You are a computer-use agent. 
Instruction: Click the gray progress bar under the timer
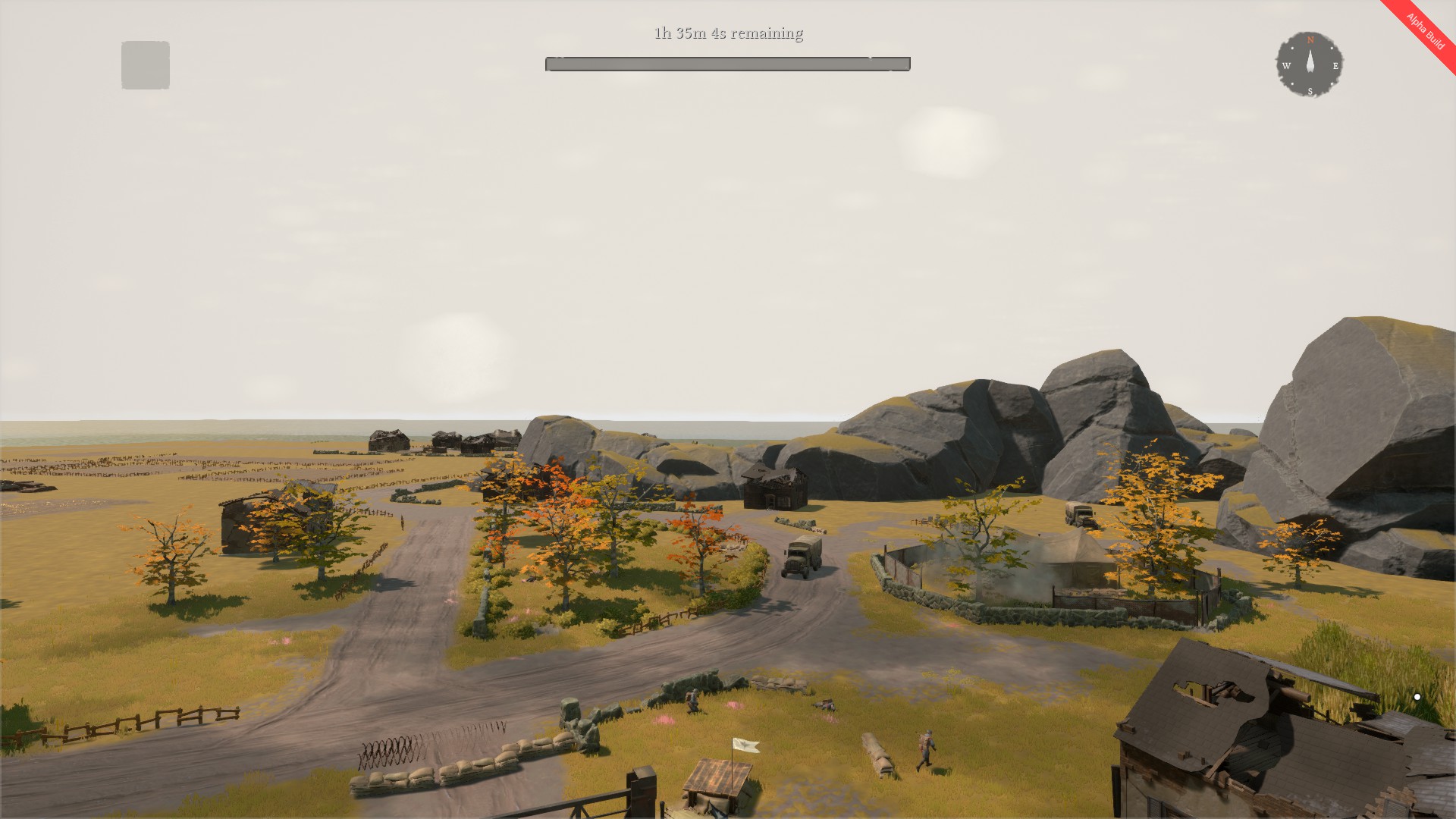(726, 64)
